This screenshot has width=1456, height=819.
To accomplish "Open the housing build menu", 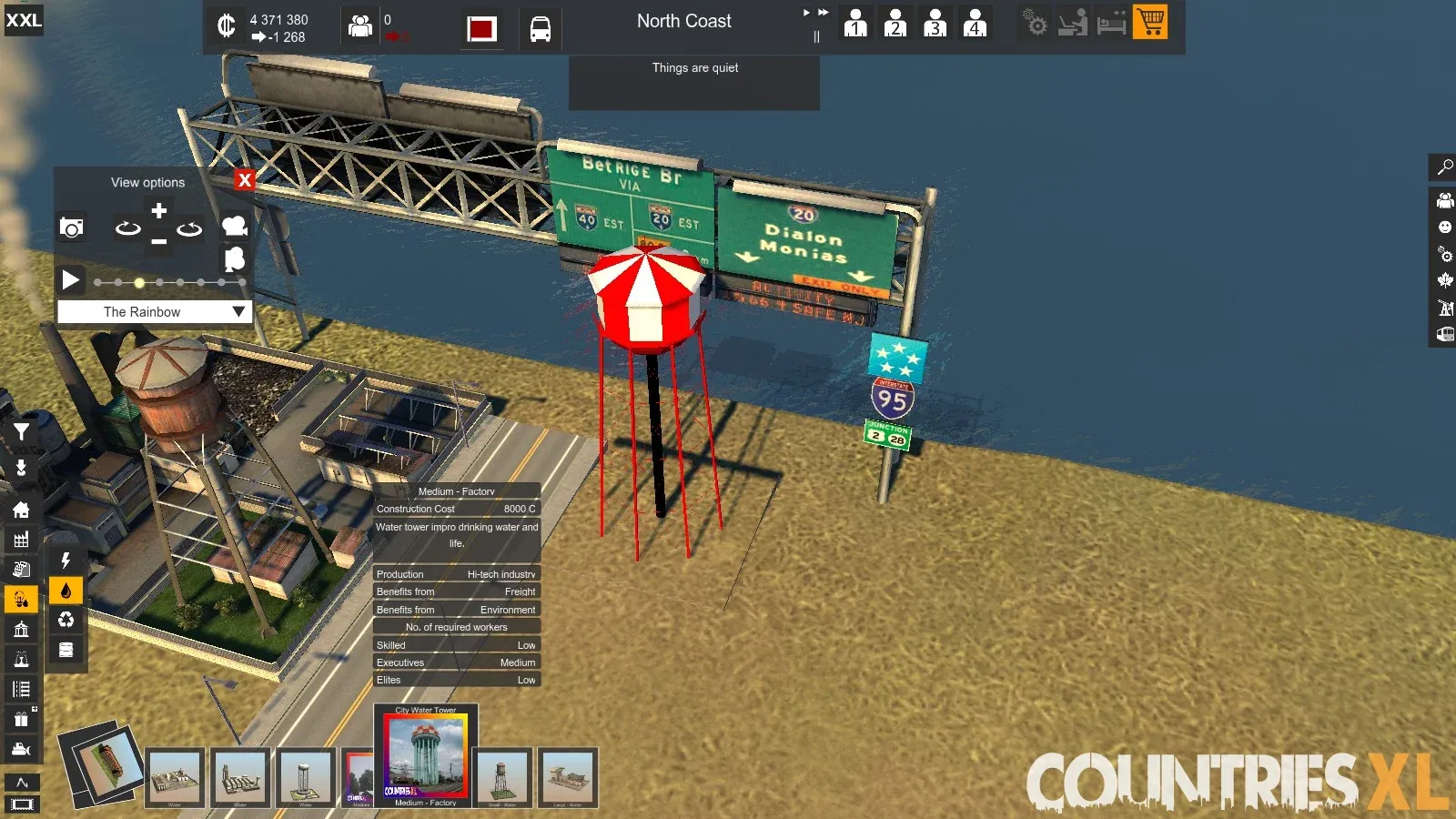I will pos(21,511).
